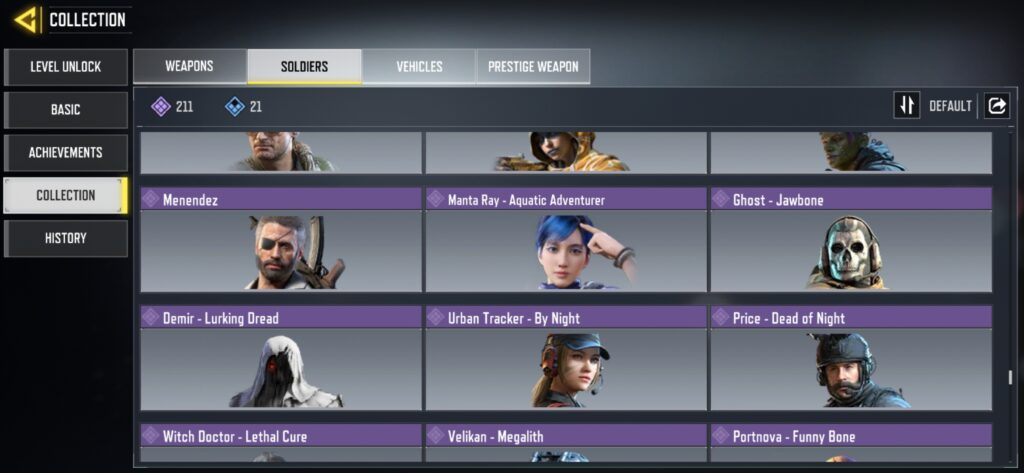Choose the Price - Dead of Night card
This screenshot has height=473, width=1024.
(x=851, y=358)
